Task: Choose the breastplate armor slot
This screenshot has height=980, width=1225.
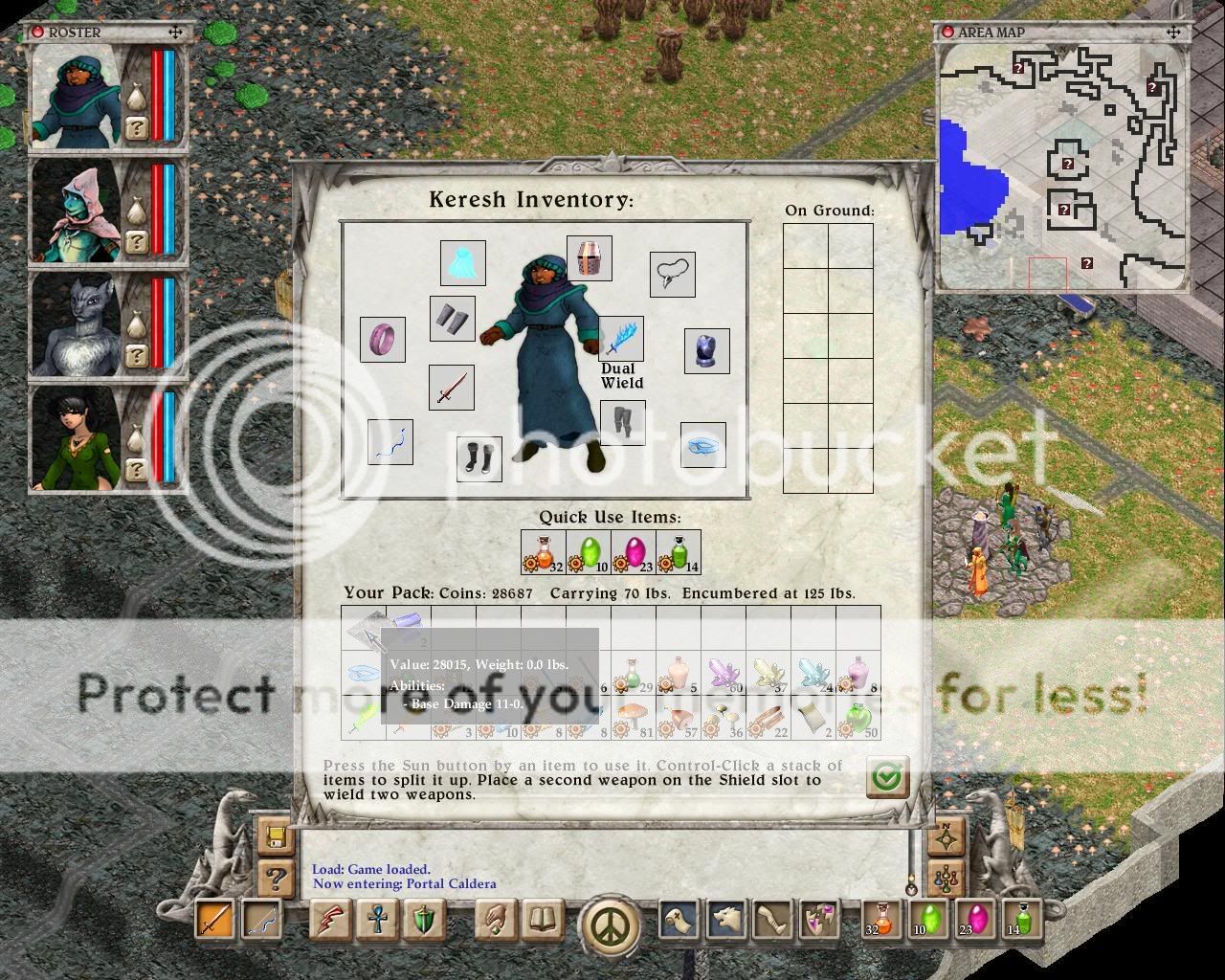Action: coord(707,351)
